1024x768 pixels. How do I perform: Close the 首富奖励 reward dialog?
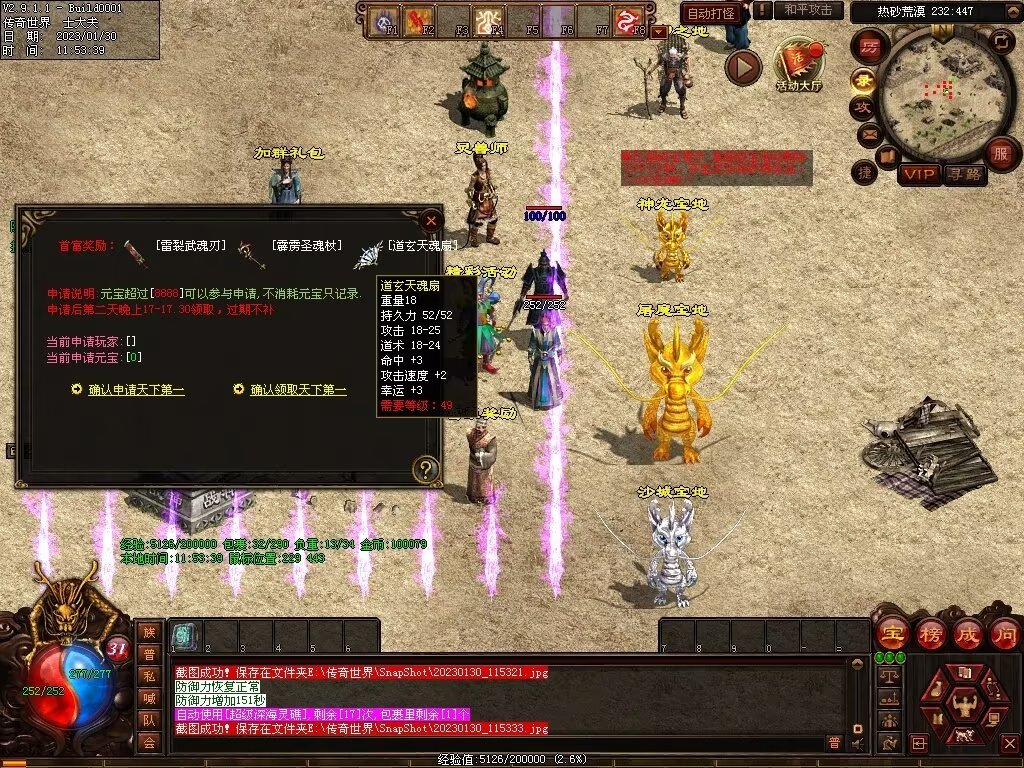point(431,220)
